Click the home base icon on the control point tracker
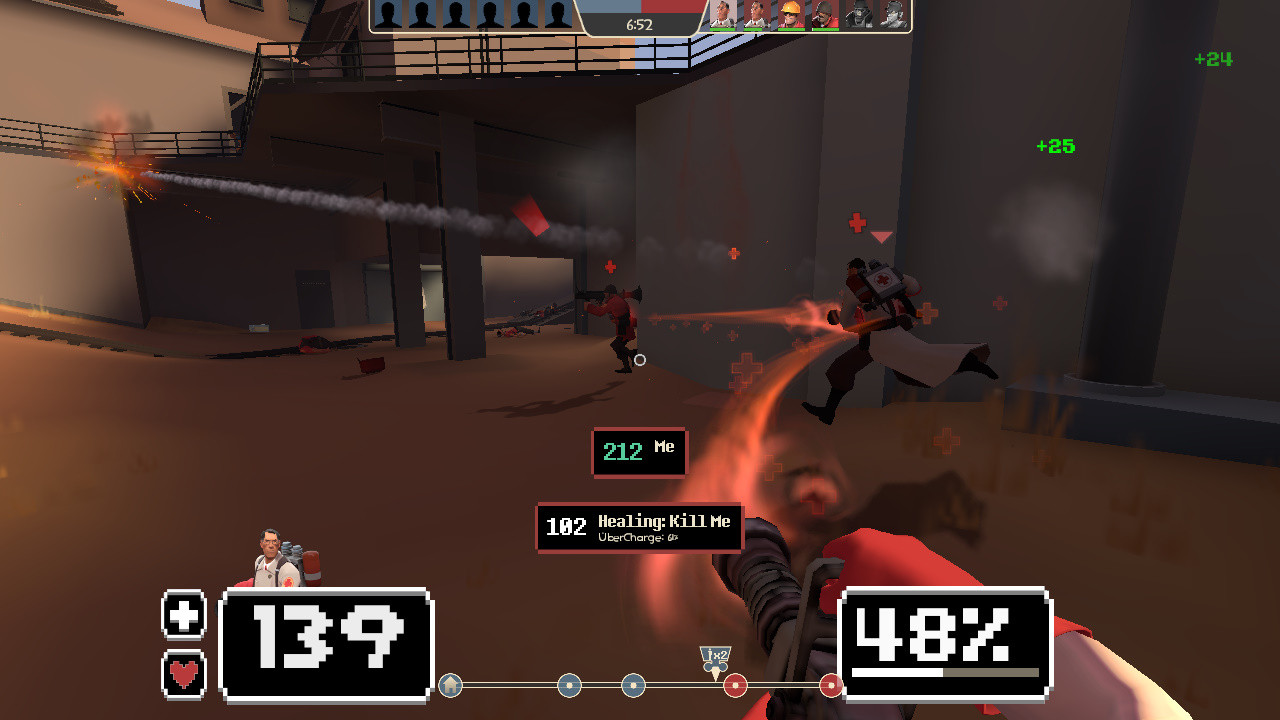 [450, 686]
